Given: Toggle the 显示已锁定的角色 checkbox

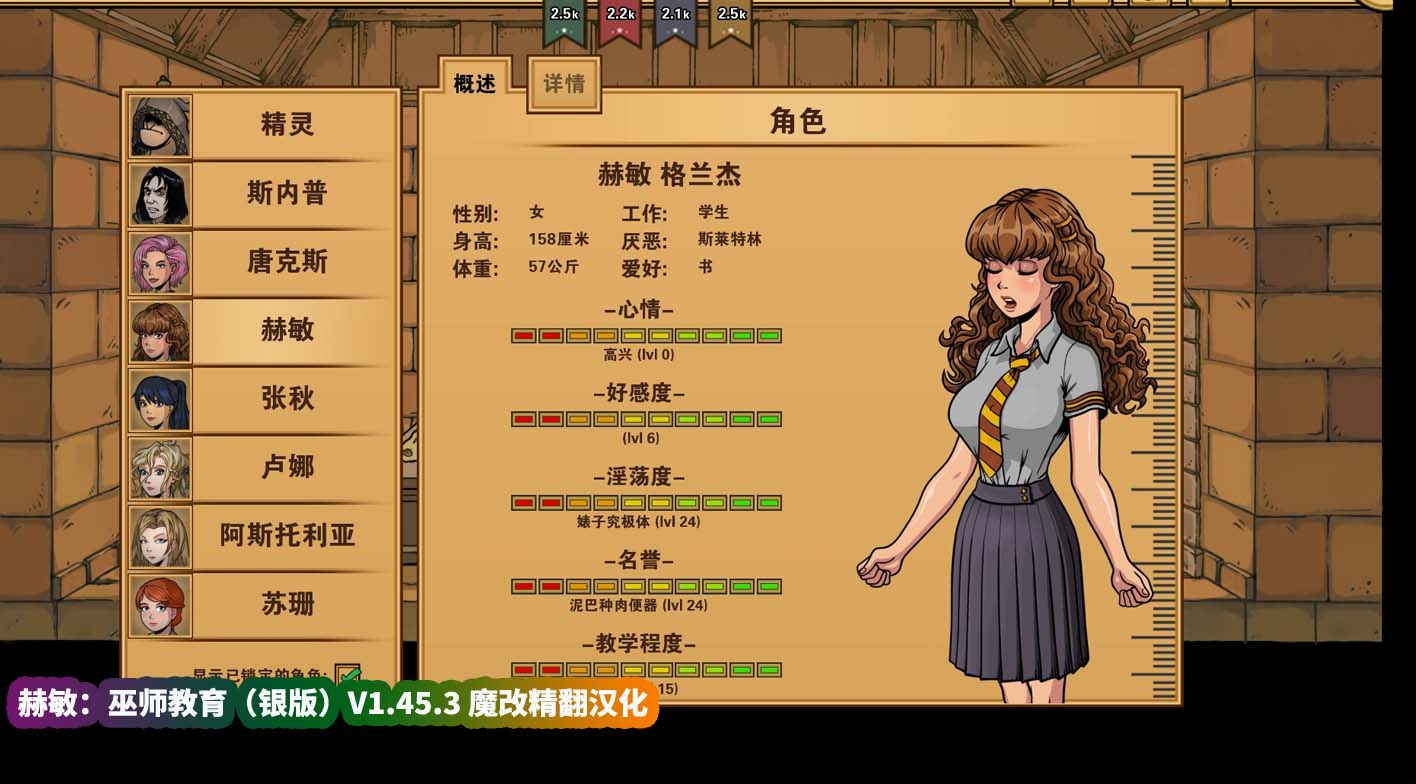Looking at the screenshot, I should pyautogui.click(x=345, y=672).
